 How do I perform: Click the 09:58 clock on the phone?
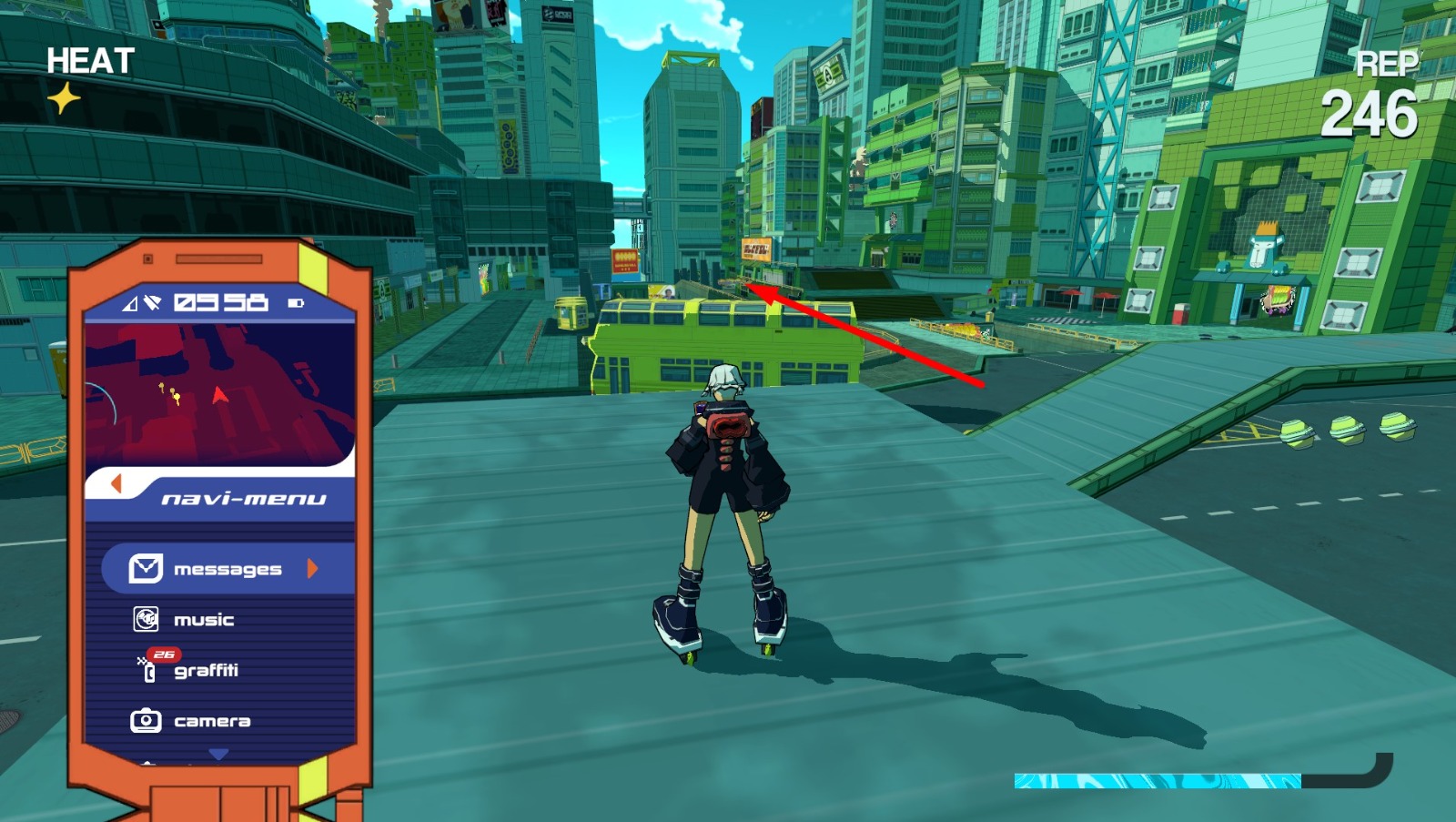point(220,301)
